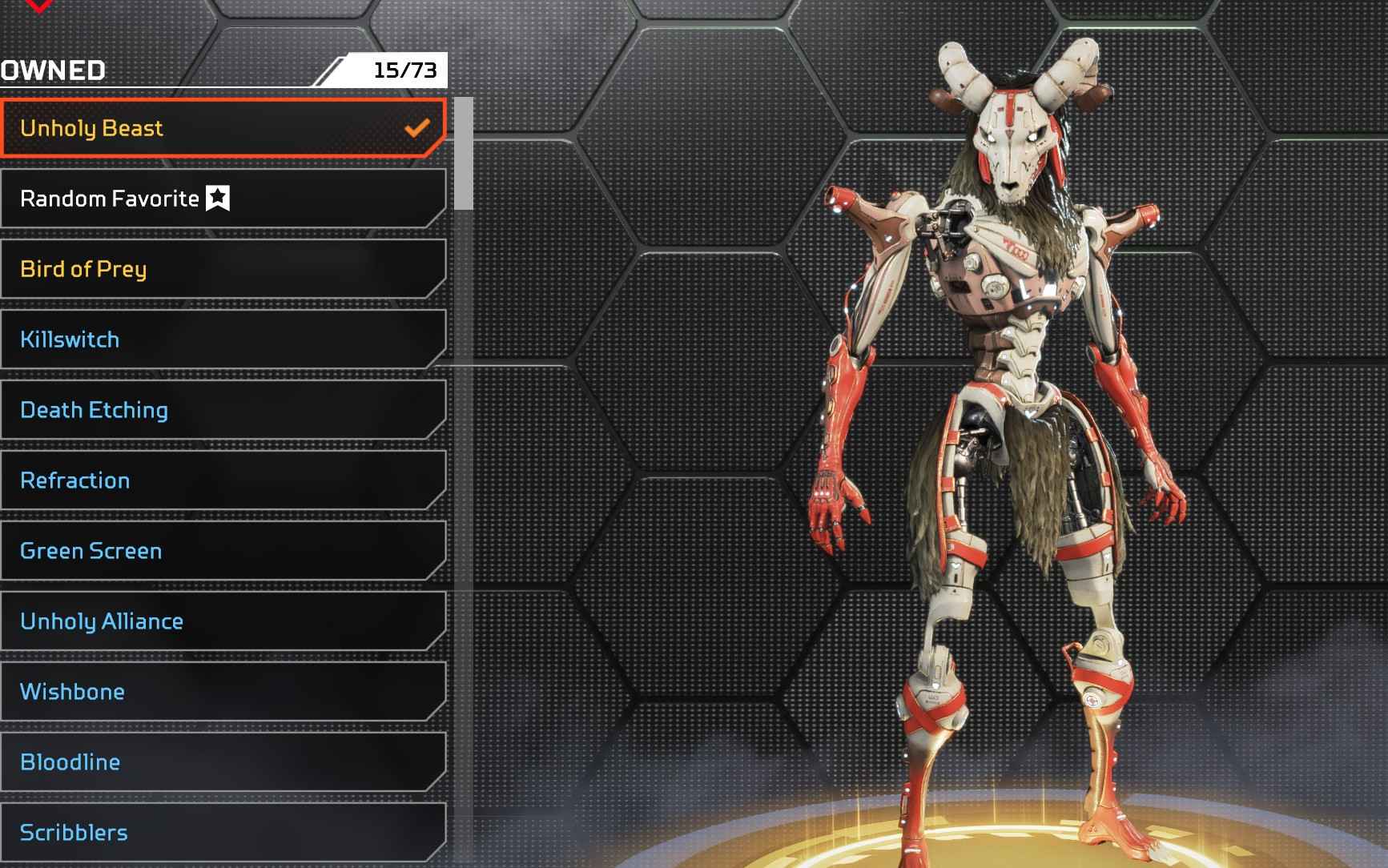Choose the Bloodline skin
This screenshot has width=1388, height=868.
click(x=223, y=762)
